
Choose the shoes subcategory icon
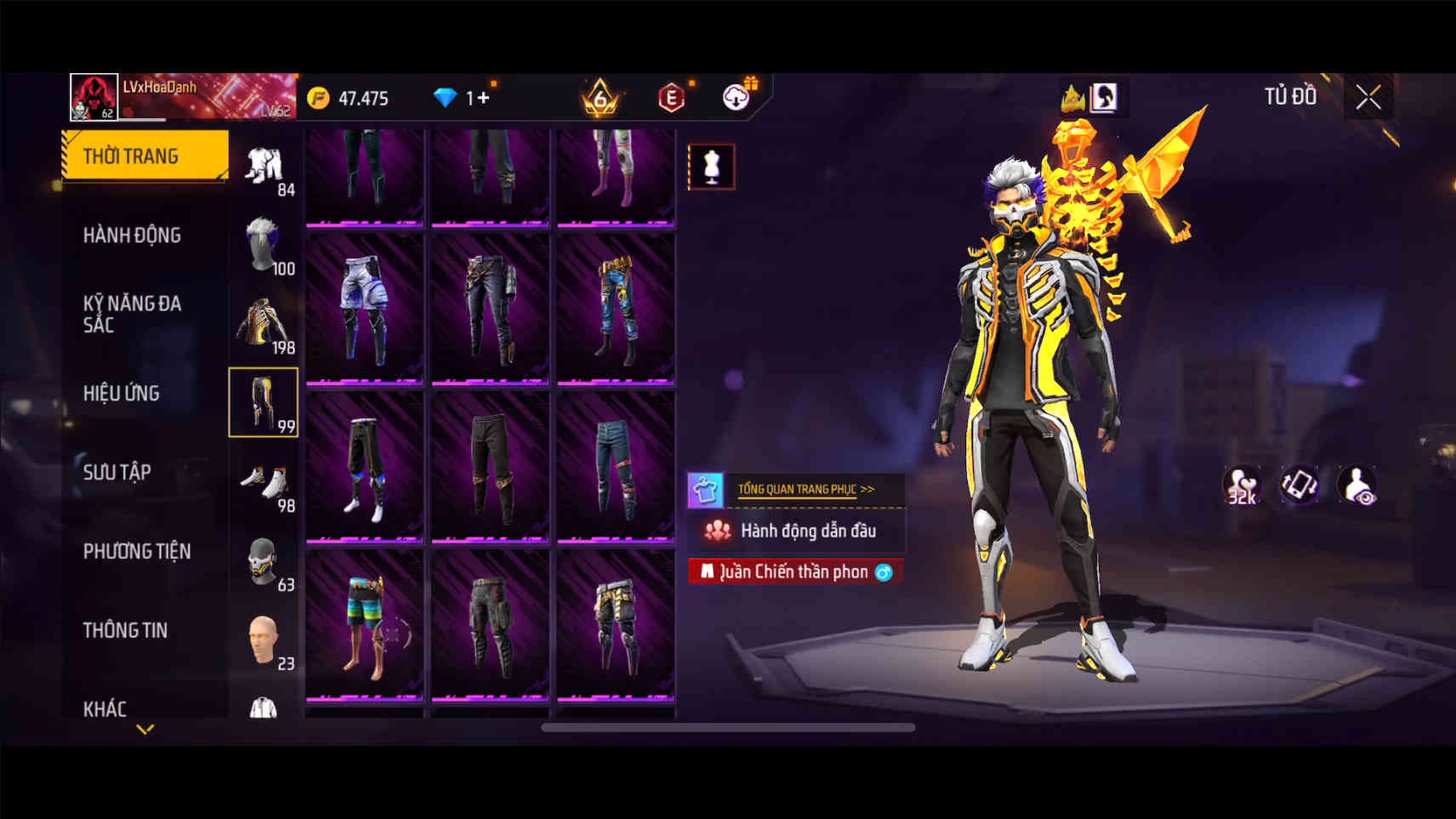[x=264, y=484]
